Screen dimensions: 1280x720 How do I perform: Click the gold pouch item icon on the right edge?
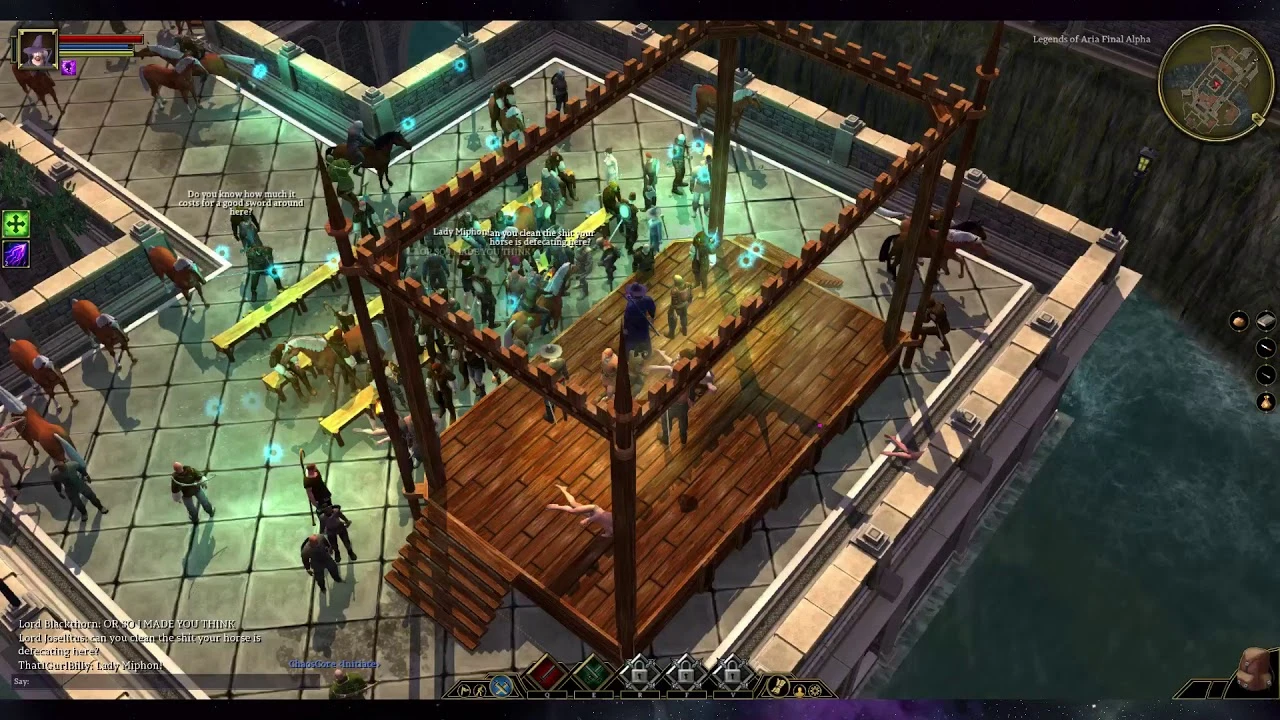point(1266,401)
